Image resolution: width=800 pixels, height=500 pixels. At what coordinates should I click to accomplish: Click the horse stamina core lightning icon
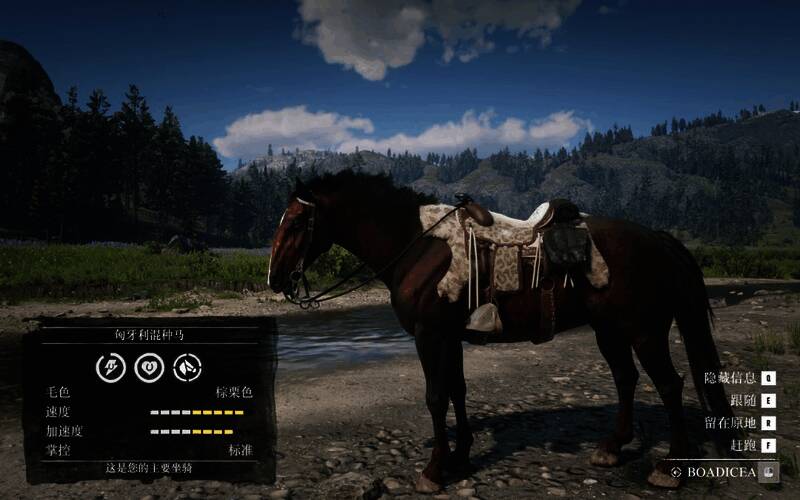(x=111, y=367)
